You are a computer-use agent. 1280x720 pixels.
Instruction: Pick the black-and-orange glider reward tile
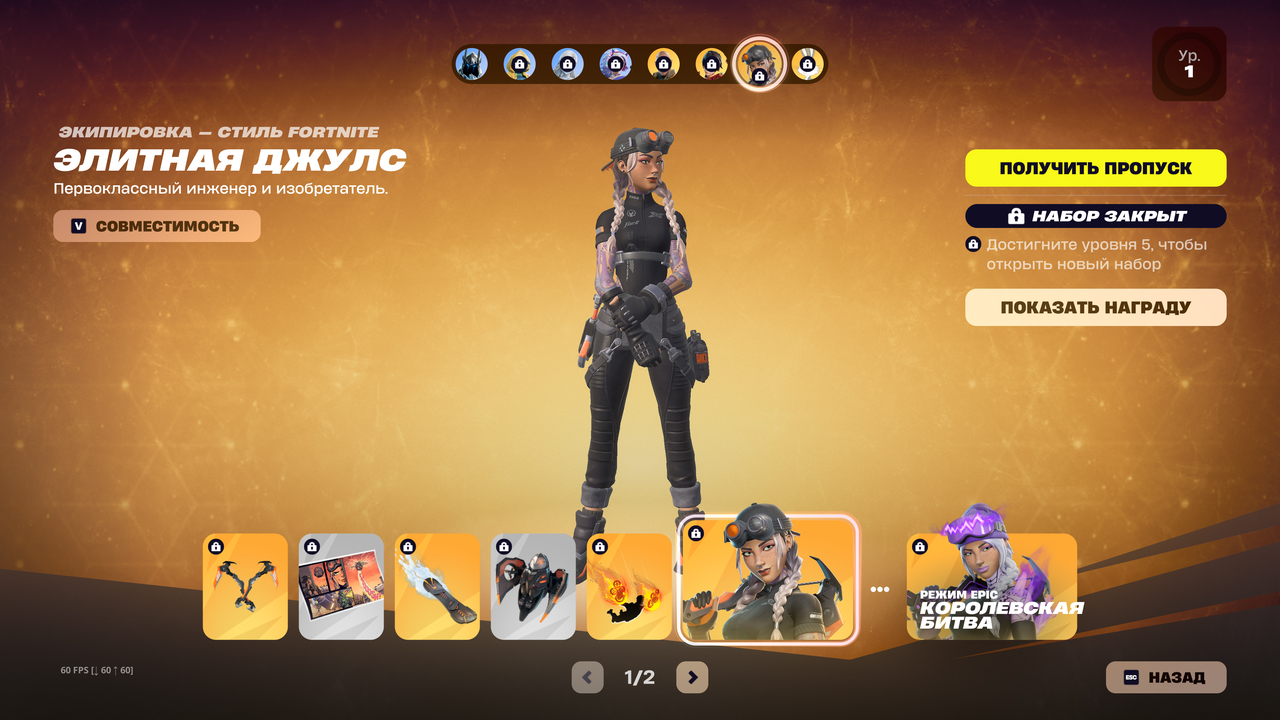533,586
